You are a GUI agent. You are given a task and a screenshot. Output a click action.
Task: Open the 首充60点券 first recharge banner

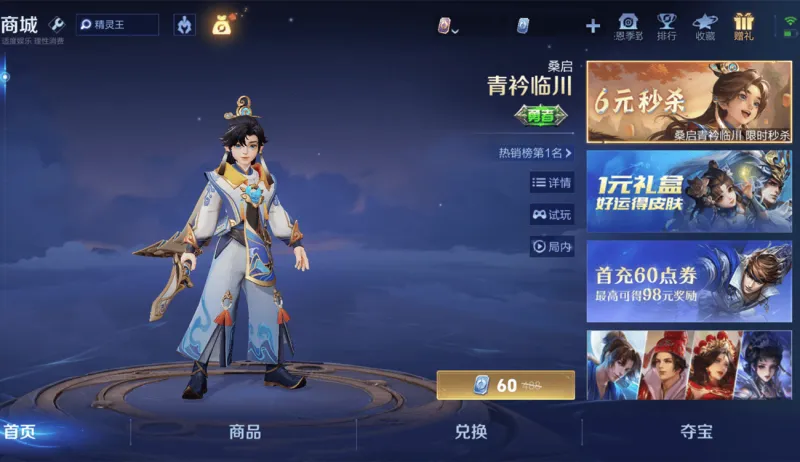click(689, 280)
